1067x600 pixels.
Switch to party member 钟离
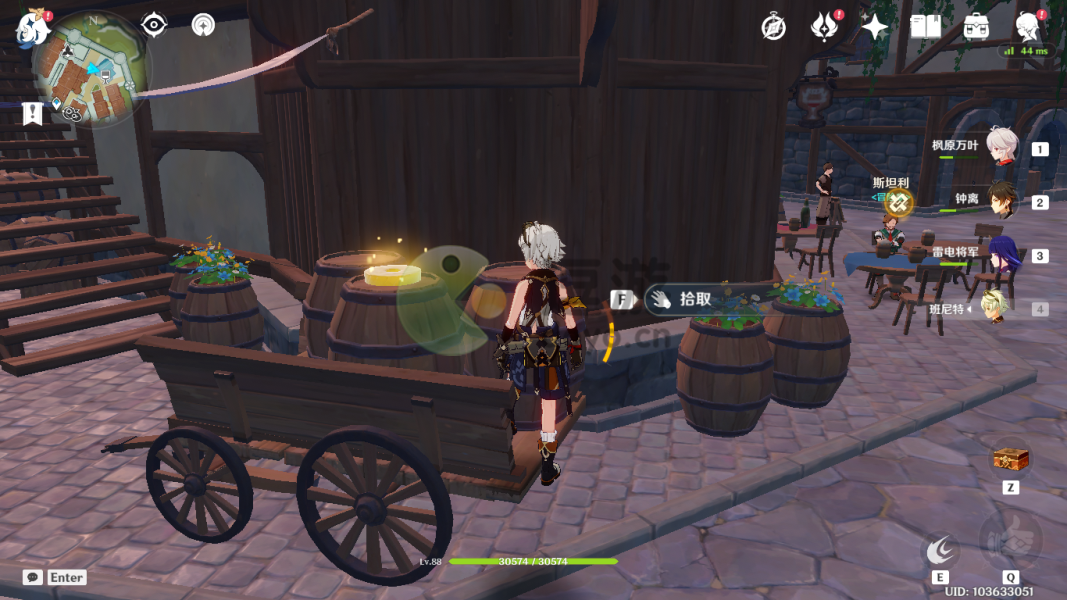(x=1002, y=201)
